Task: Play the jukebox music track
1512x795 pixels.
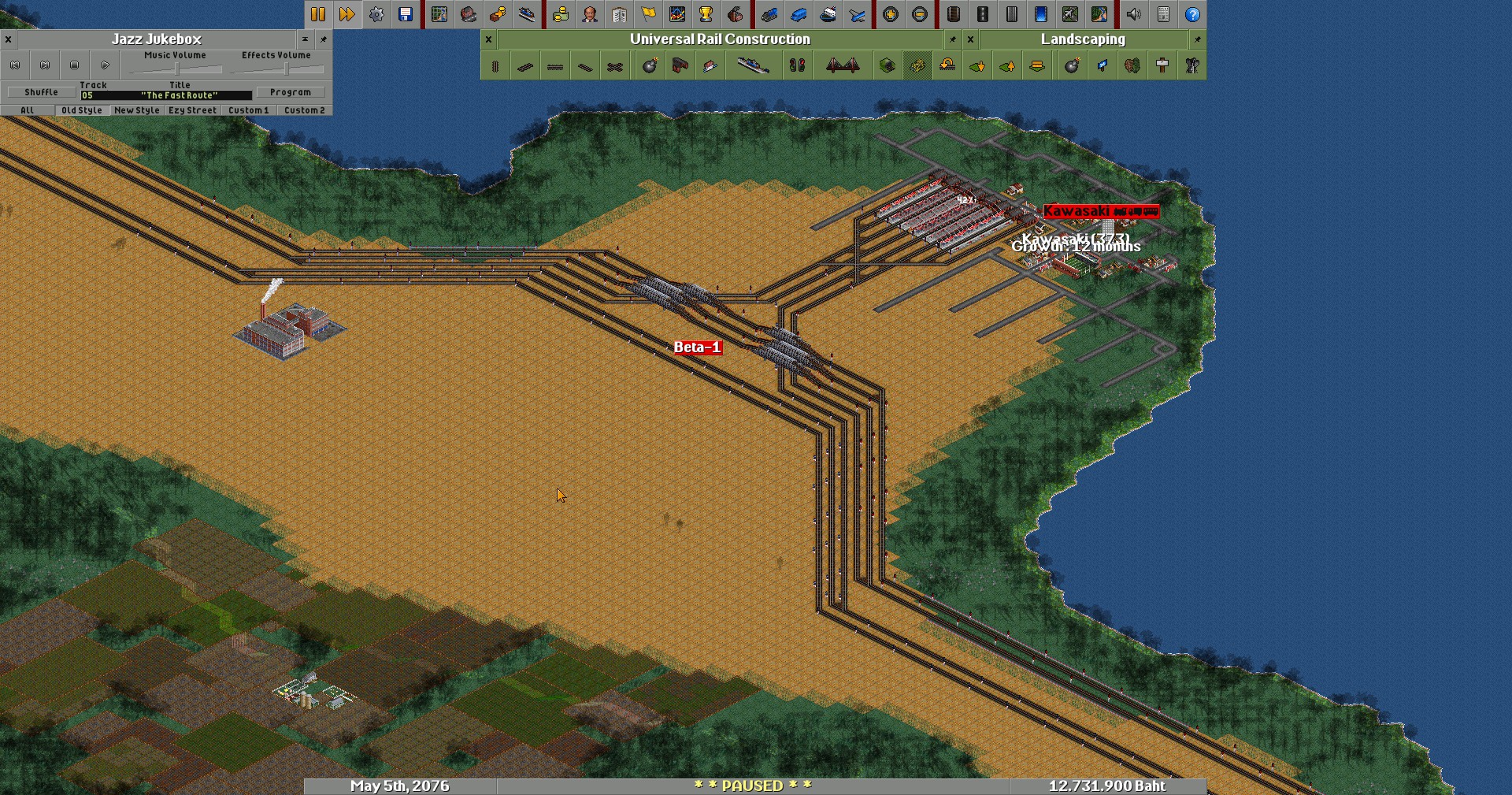Action: point(105,65)
